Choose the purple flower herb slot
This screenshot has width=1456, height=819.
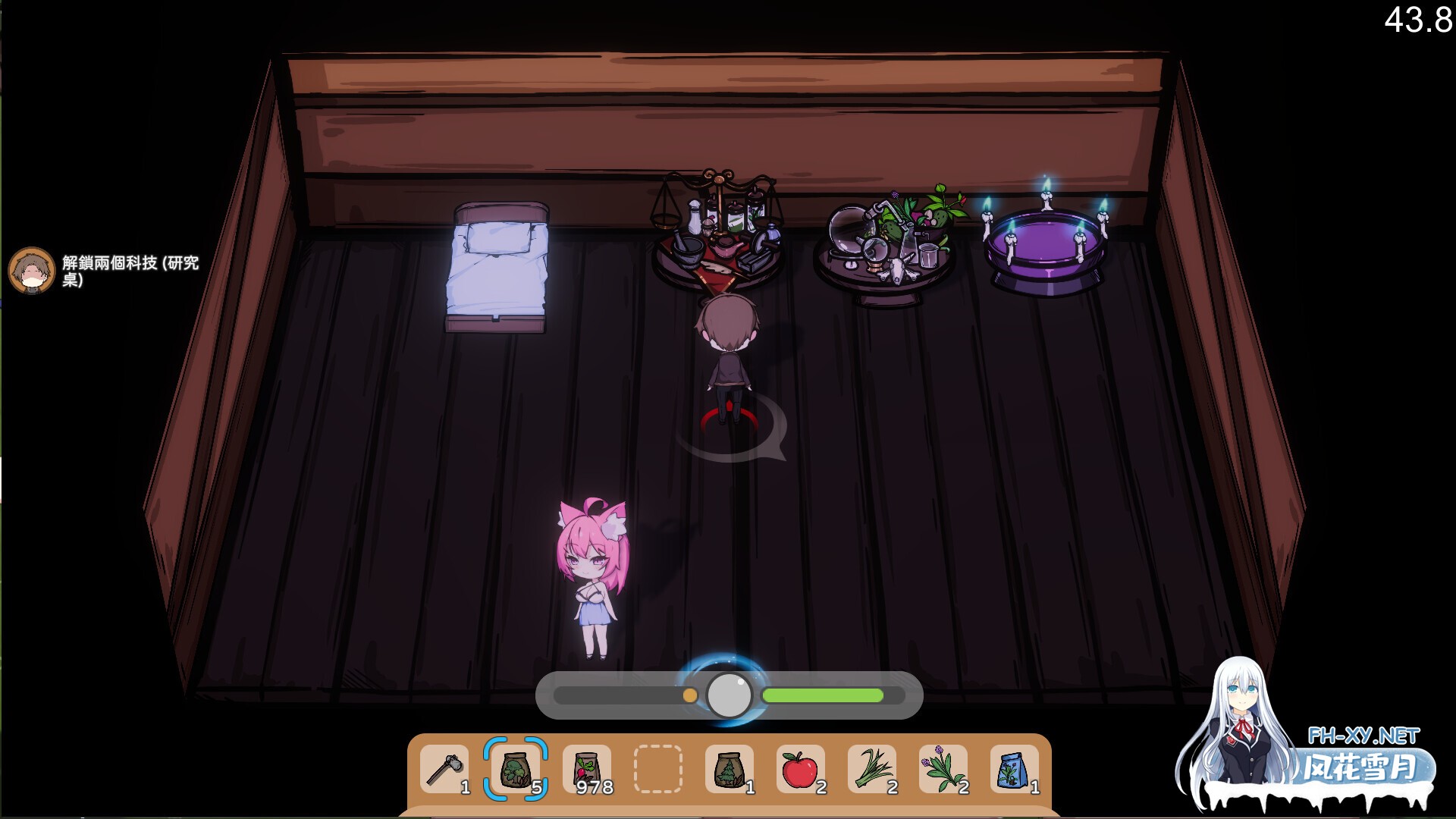(943, 769)
